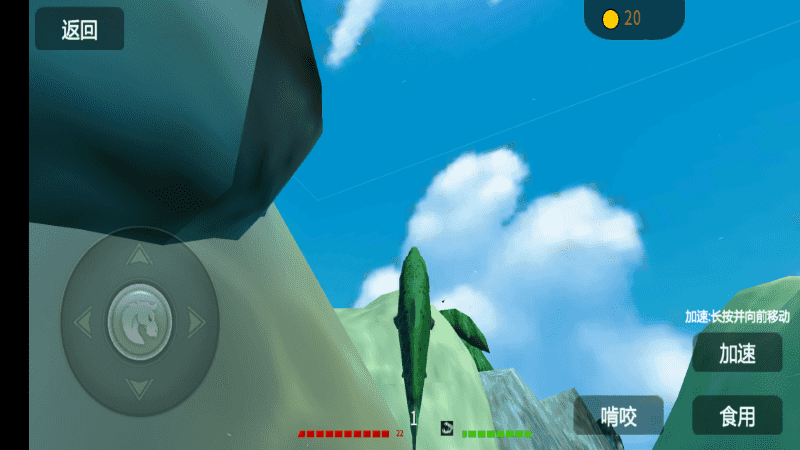Tap the 啃咬 bite button
The width and height of the screenshot is (800, 450).
pos(619,415)
